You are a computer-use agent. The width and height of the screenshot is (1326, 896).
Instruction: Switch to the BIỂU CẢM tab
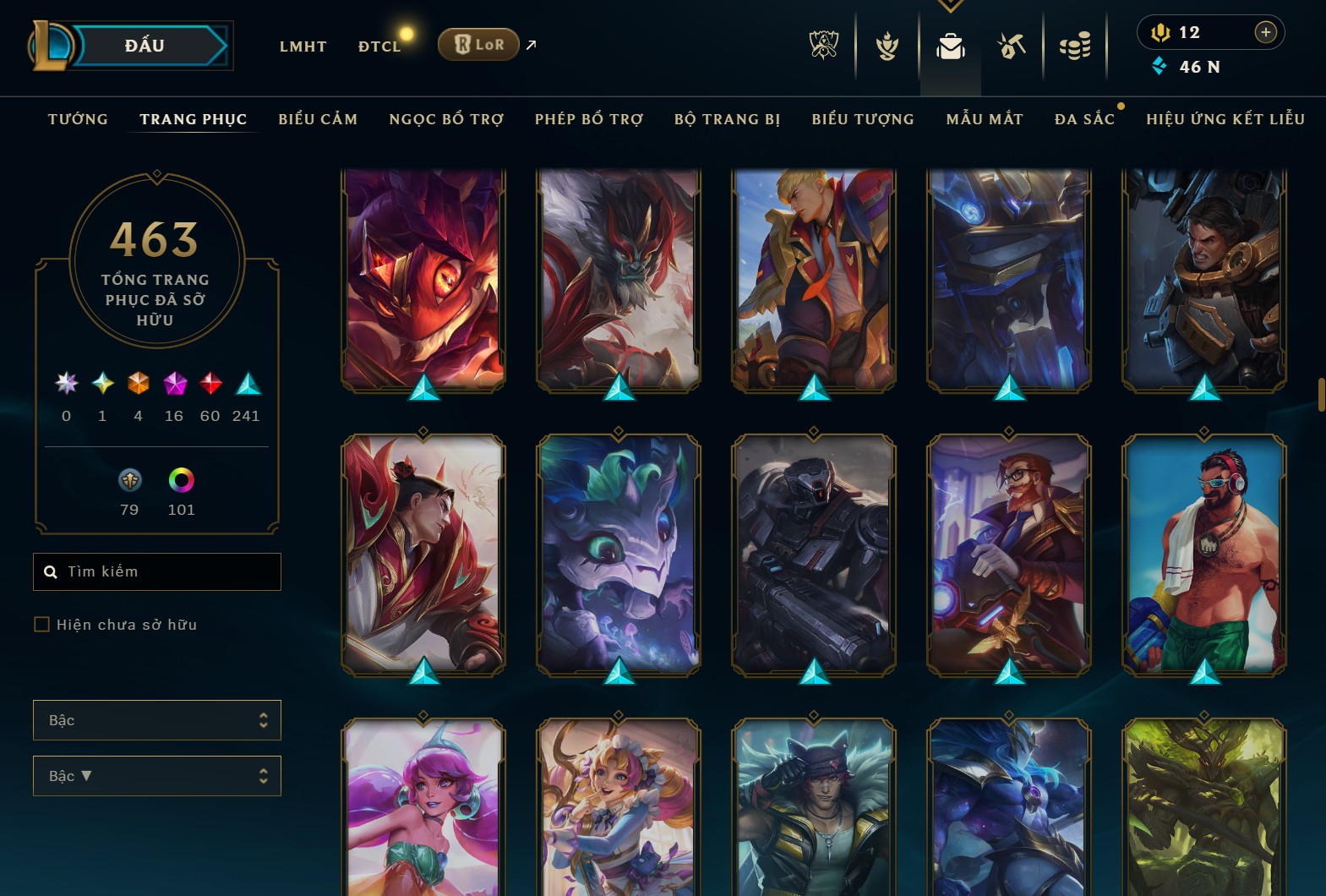(x=319, y=119)
